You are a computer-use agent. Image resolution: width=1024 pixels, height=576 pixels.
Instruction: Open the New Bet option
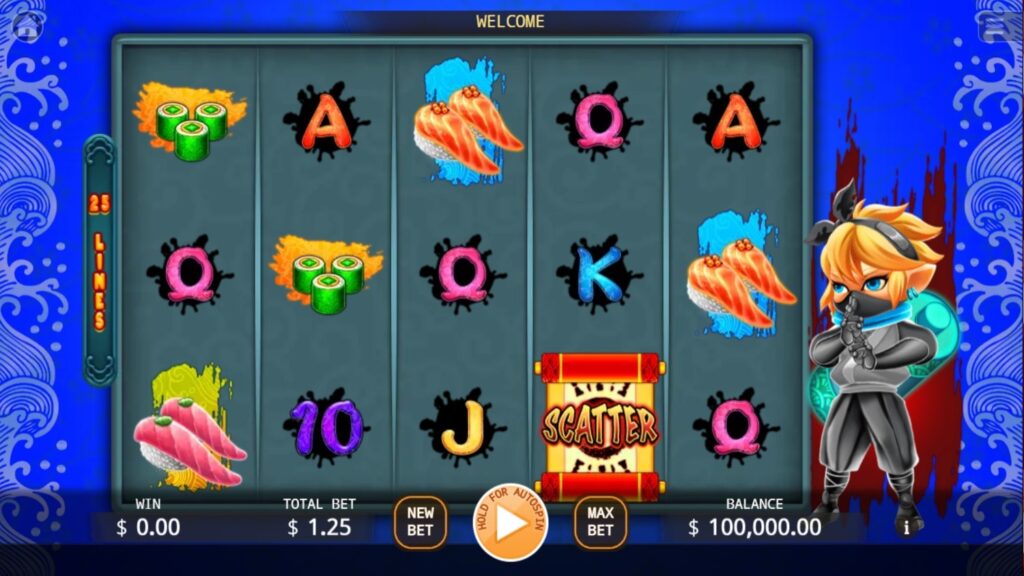pyautogui.click(x=420, y=522)
